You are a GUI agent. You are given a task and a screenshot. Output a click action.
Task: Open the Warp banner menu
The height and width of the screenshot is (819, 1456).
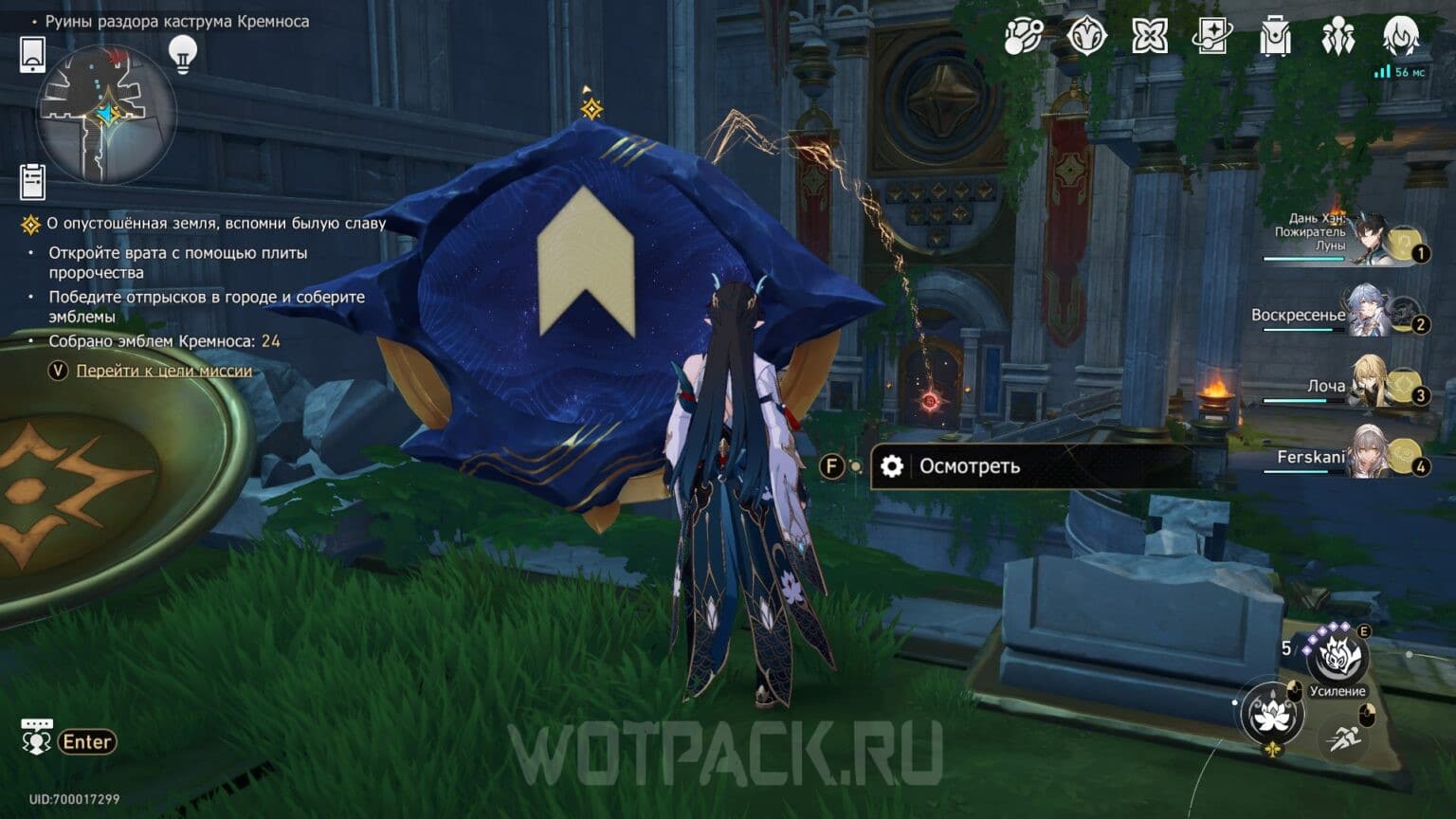click(1087, 35)
